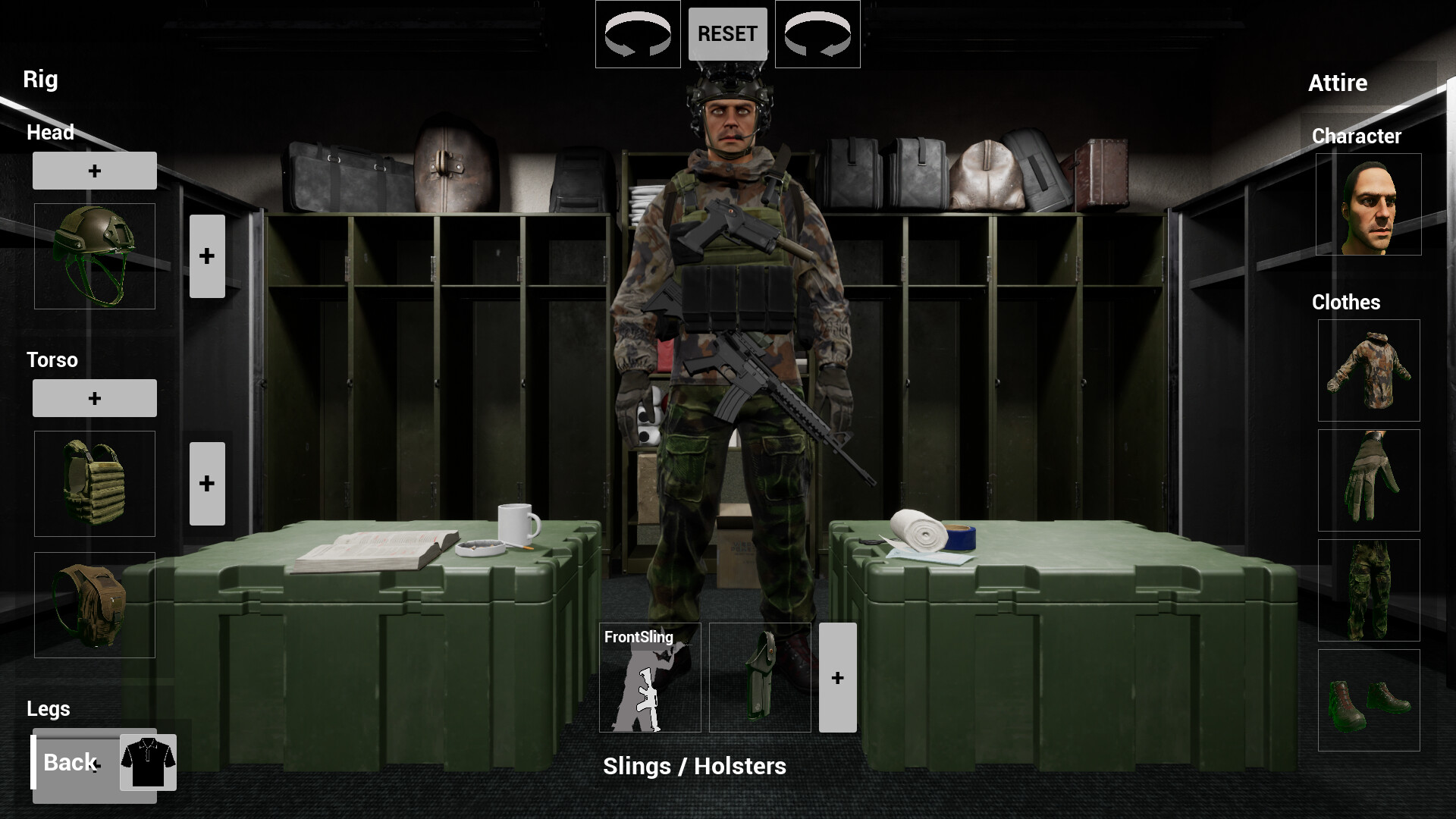Screen dimensions: 1456x819
Task: Open the FrontSling rifle slot
Action: pyautogui.click(x=648, y=677)
